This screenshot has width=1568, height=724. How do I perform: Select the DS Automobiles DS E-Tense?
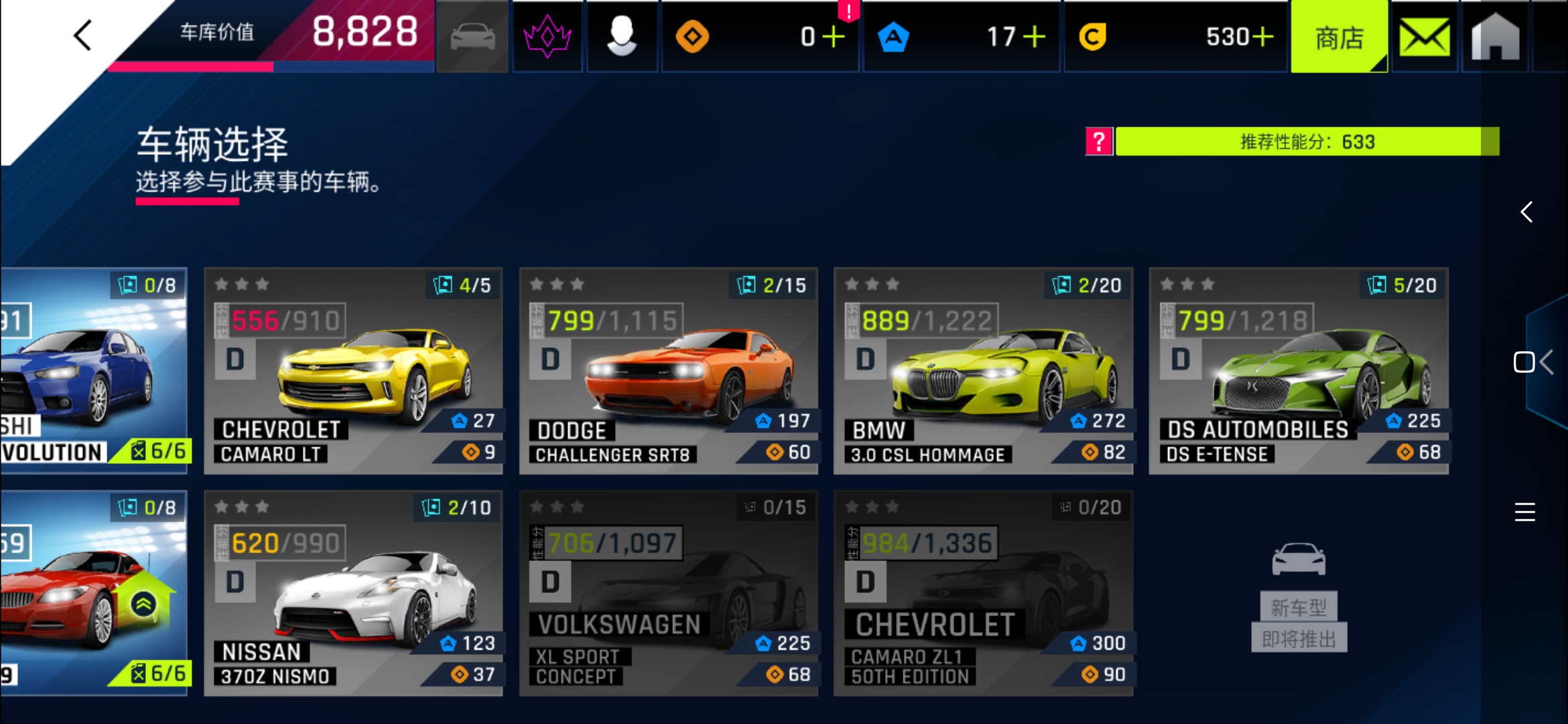(1299, 371)
